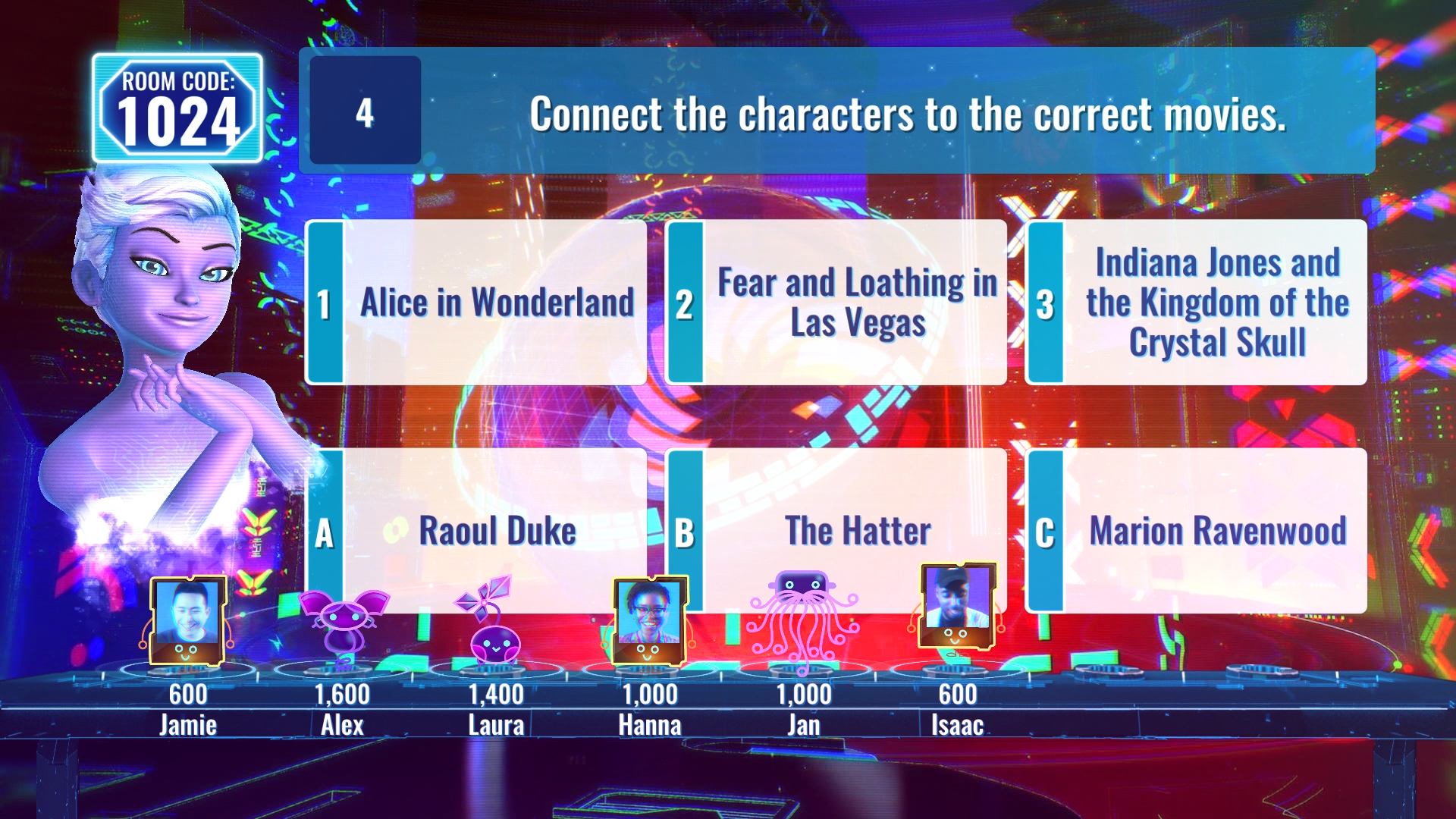Click letter strip A on Raoul Duke card
This screenshot has width=1456, height=819.
point(325,531)
